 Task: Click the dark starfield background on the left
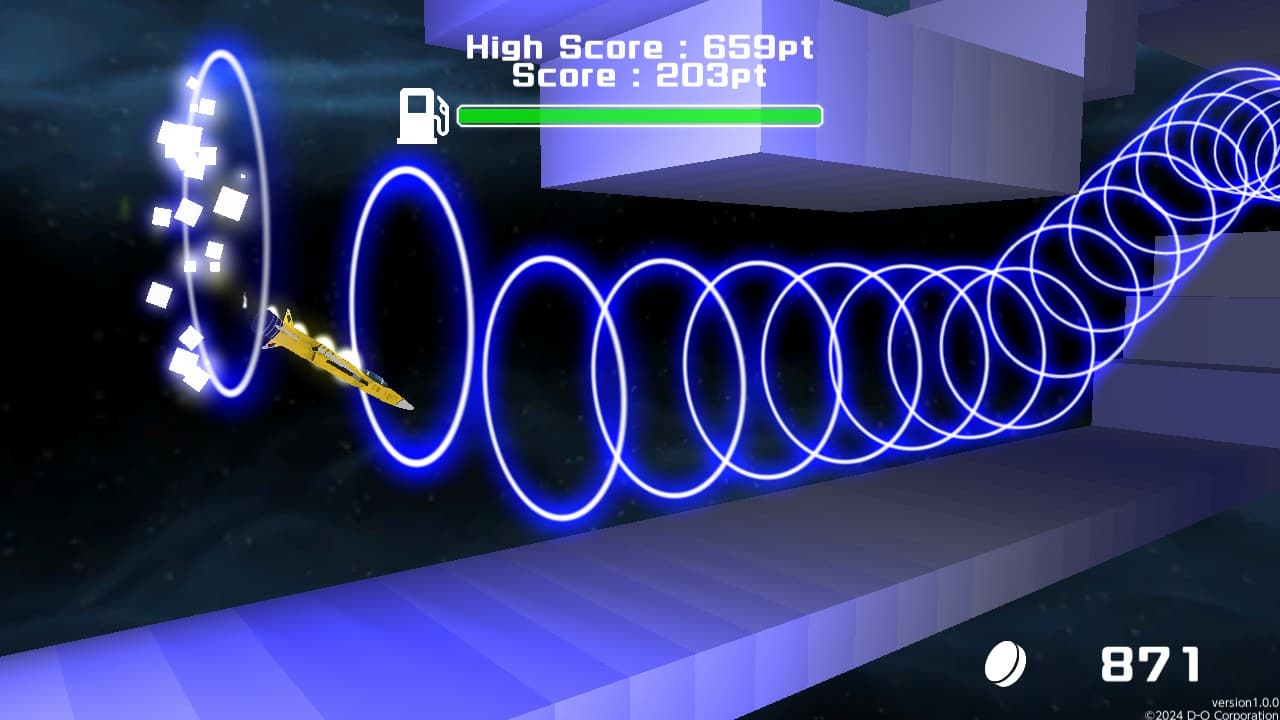point(70,450)
